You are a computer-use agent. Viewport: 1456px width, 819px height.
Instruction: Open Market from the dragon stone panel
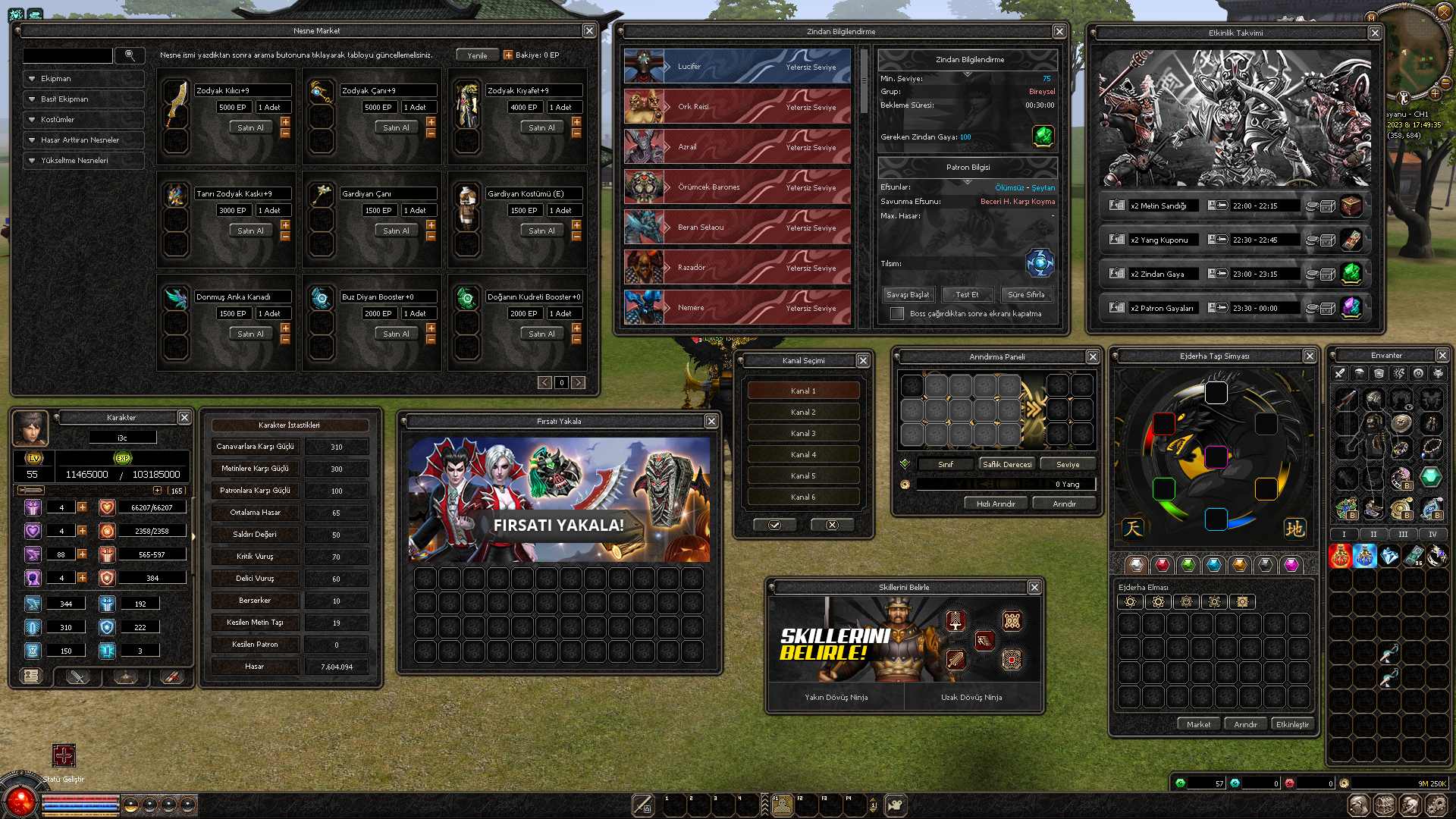tap(1198, 724)
